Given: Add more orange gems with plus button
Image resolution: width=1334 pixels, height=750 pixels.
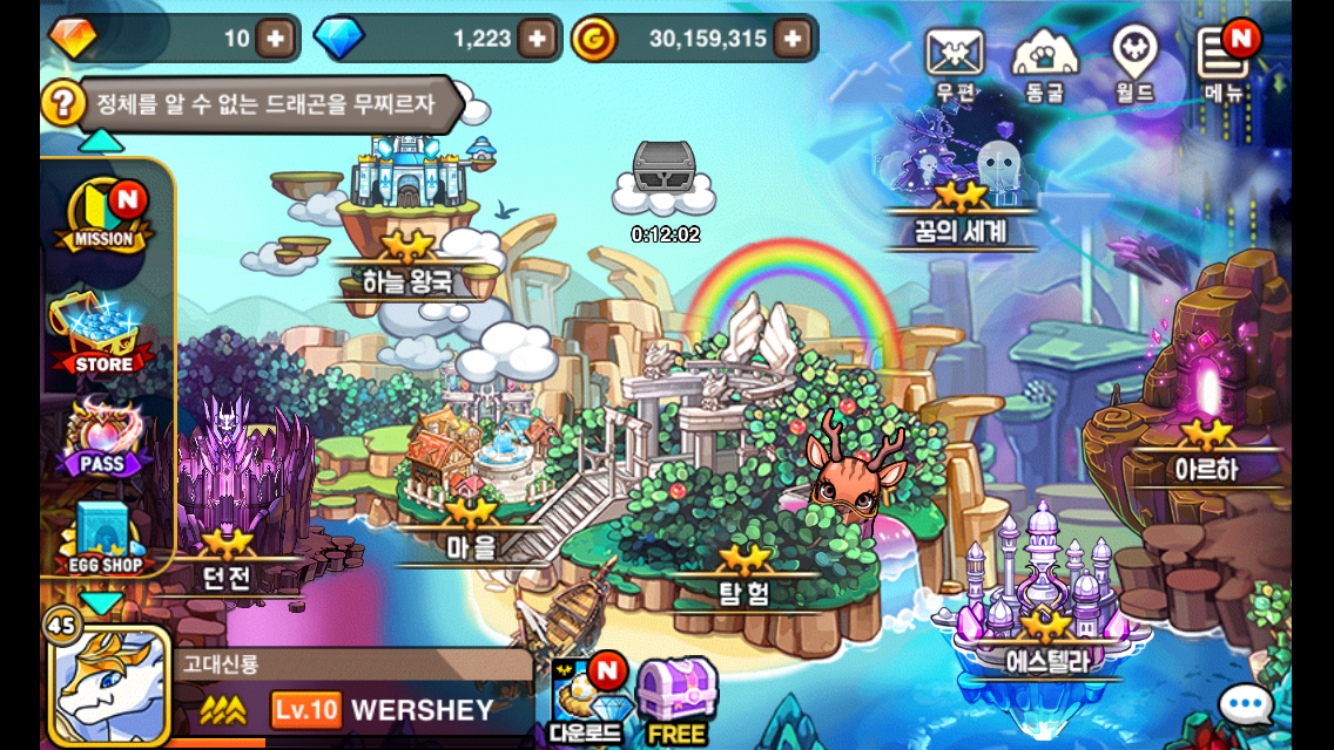Looking at the screenshot, I should pos(274,39).
